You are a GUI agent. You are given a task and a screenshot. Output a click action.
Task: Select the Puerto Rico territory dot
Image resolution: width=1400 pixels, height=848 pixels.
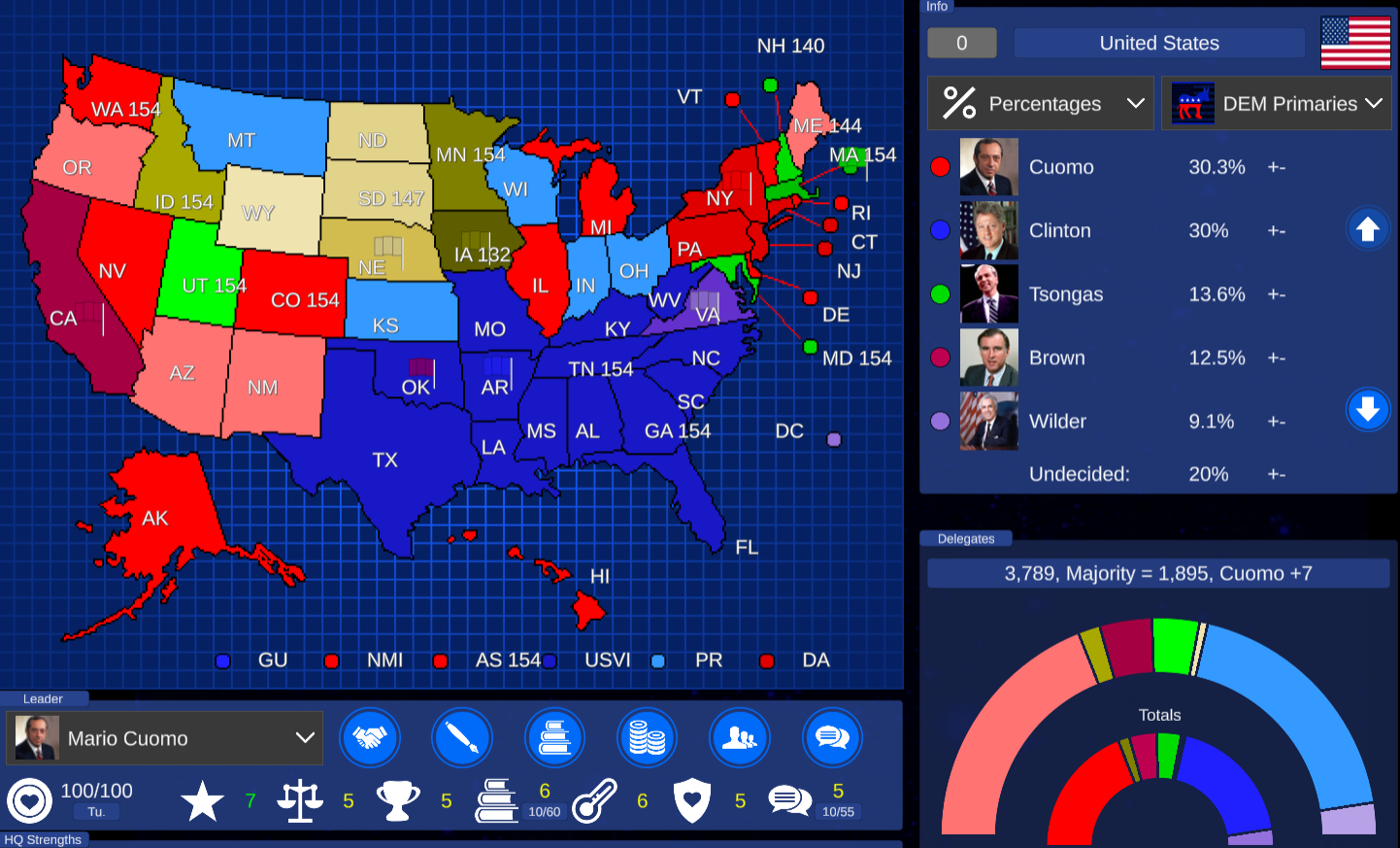pos(658,661)
